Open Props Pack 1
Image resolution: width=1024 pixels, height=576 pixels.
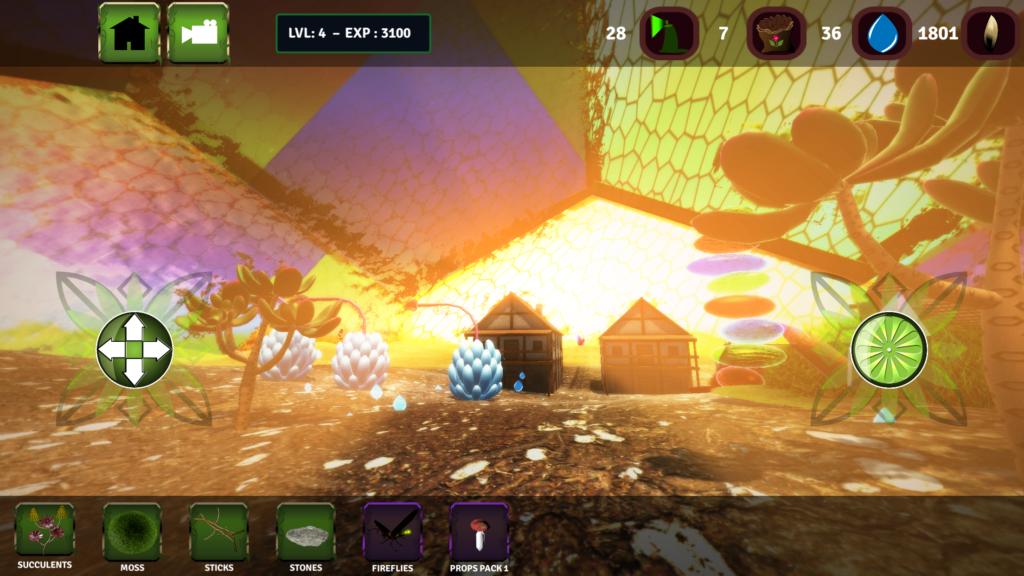coord(479,530)
